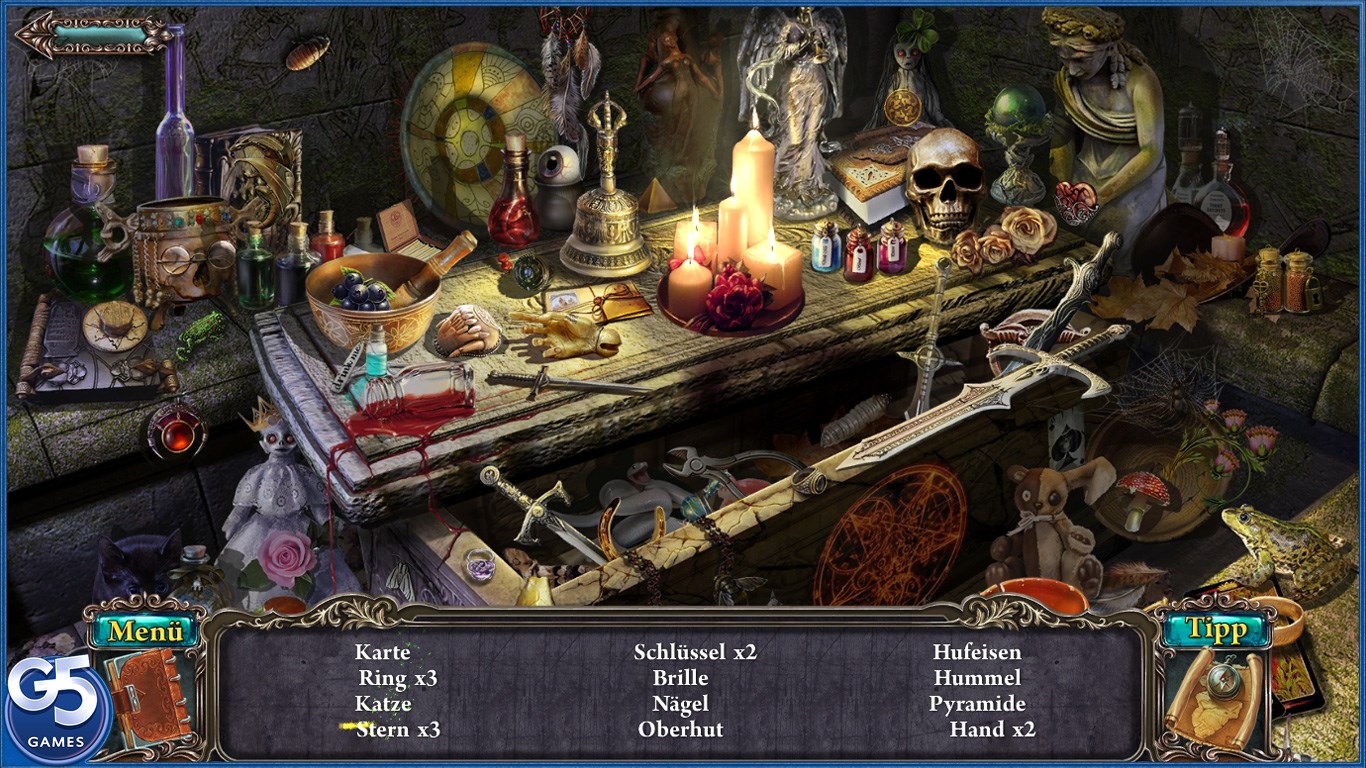Screen dimensions: 1366x768
Task: Open the leather journal book
Action: [148, 695]
